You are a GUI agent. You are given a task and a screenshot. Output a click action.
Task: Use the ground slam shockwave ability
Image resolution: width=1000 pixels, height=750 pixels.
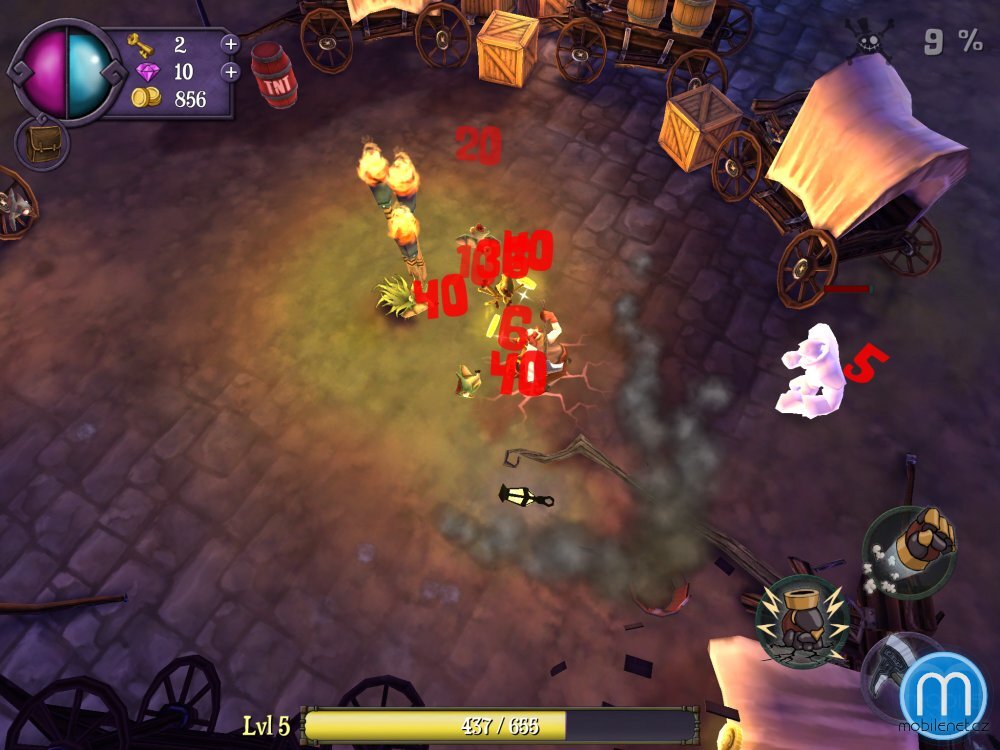pos(802,621)
